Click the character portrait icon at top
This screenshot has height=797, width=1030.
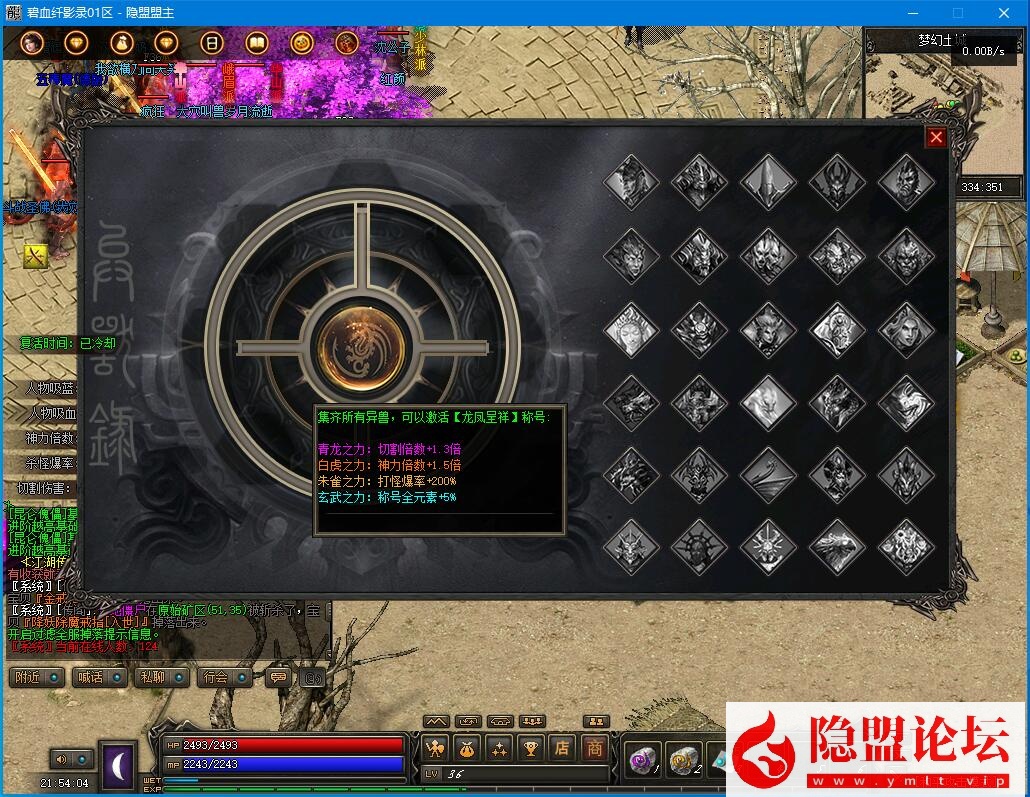coord(31,43)
